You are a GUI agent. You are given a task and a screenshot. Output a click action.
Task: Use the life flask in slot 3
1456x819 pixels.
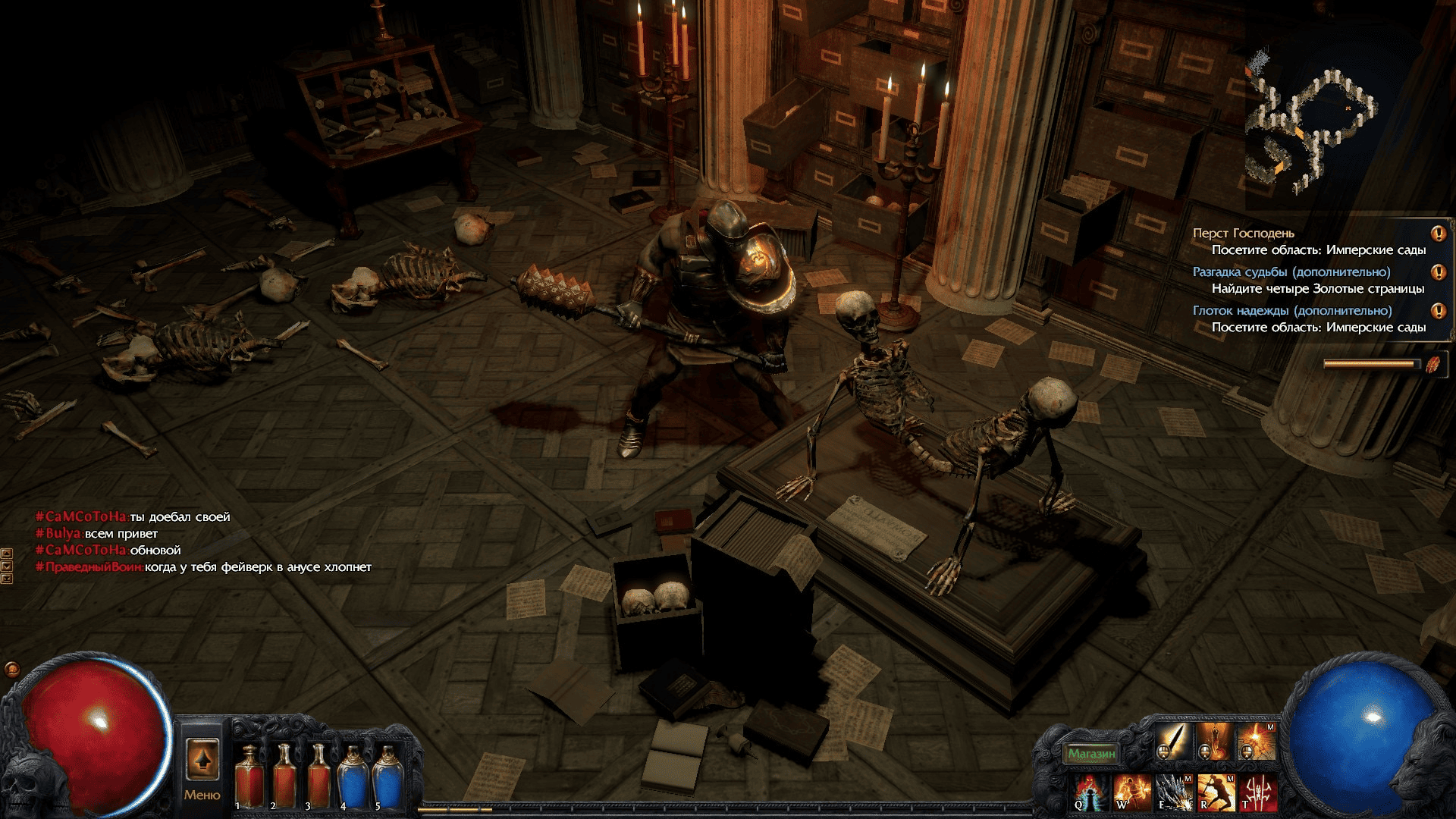point(318,775)
